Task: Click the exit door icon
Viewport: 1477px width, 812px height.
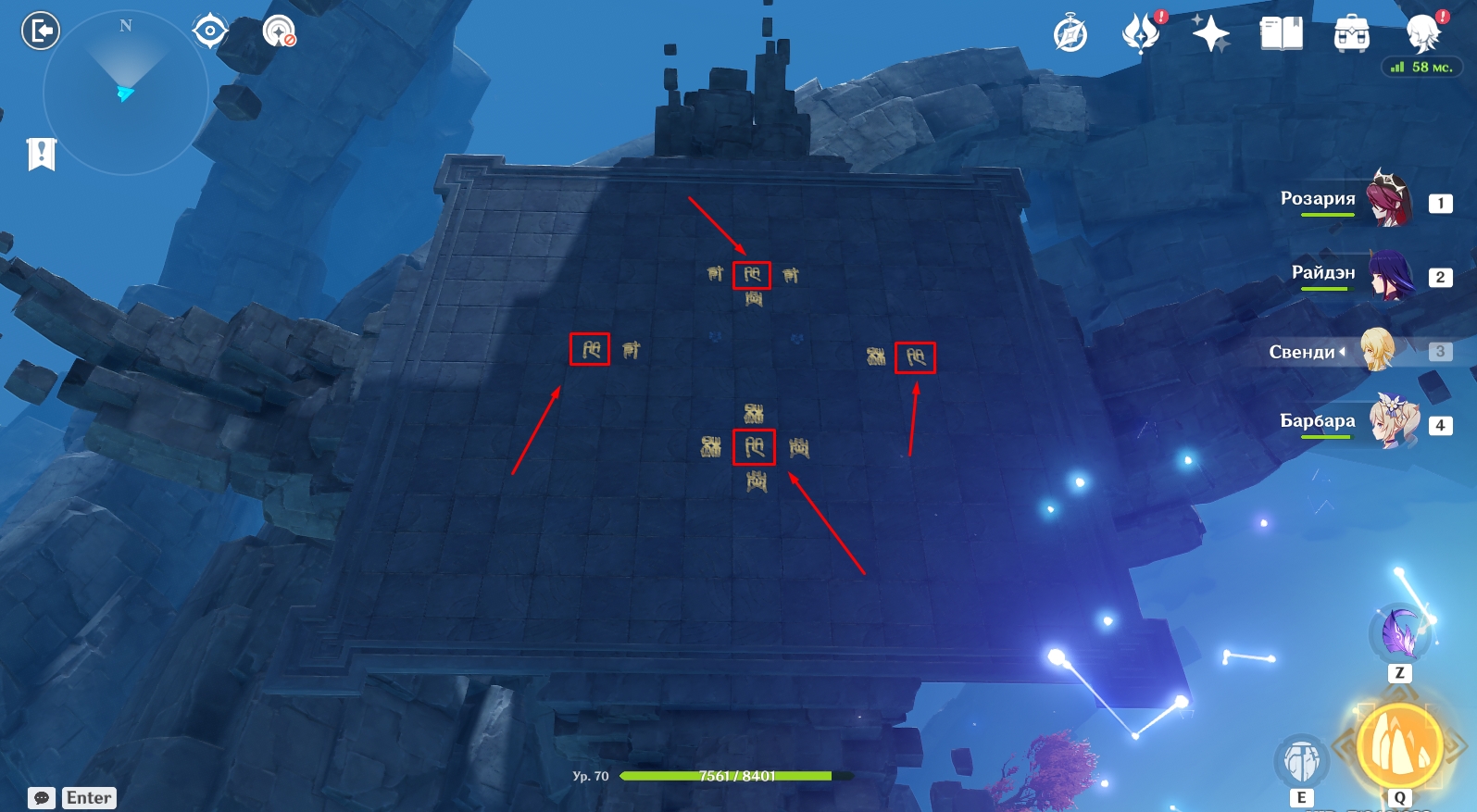Action: (40, 31)
